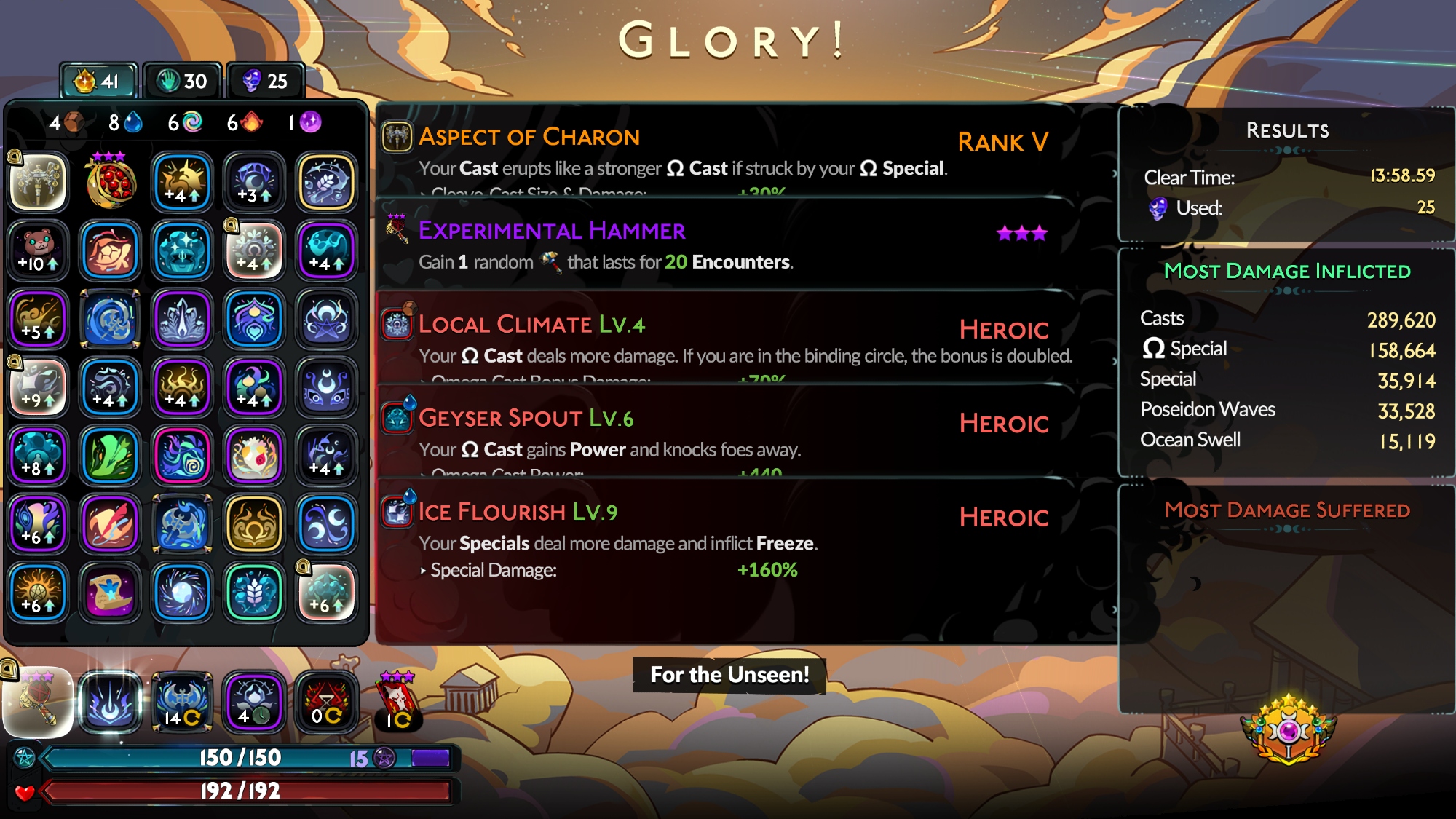Switch to the golden flame tab showing 41

[98, 81]
